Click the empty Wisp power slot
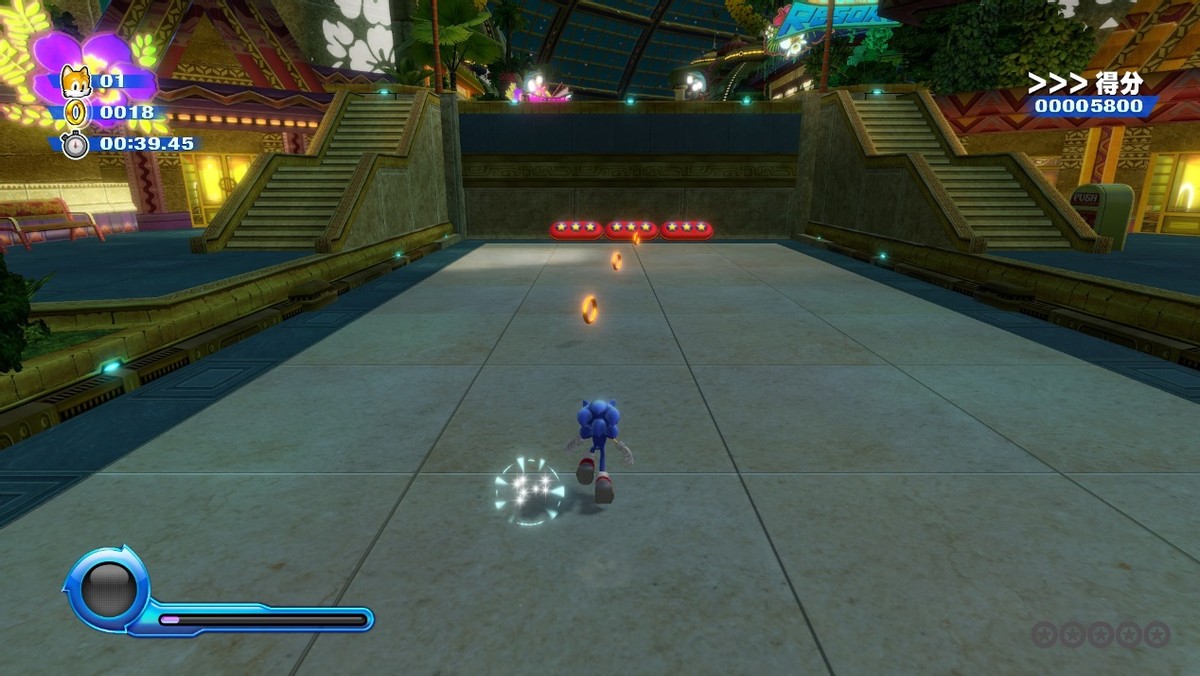This screenshot has height=676, width=1200. pyautogui.click(x=108, y=590)
